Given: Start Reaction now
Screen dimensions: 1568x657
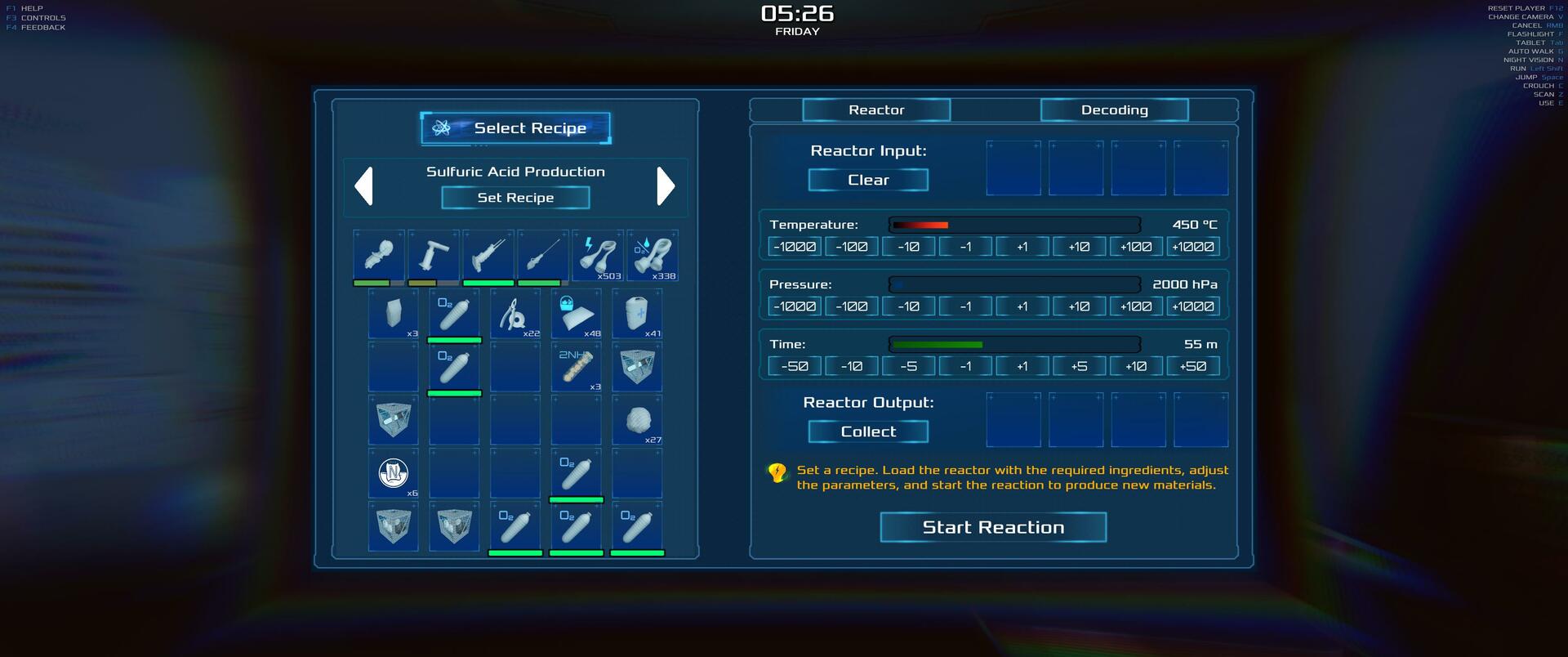Looking at the screenshot, I should click(993, 527).
